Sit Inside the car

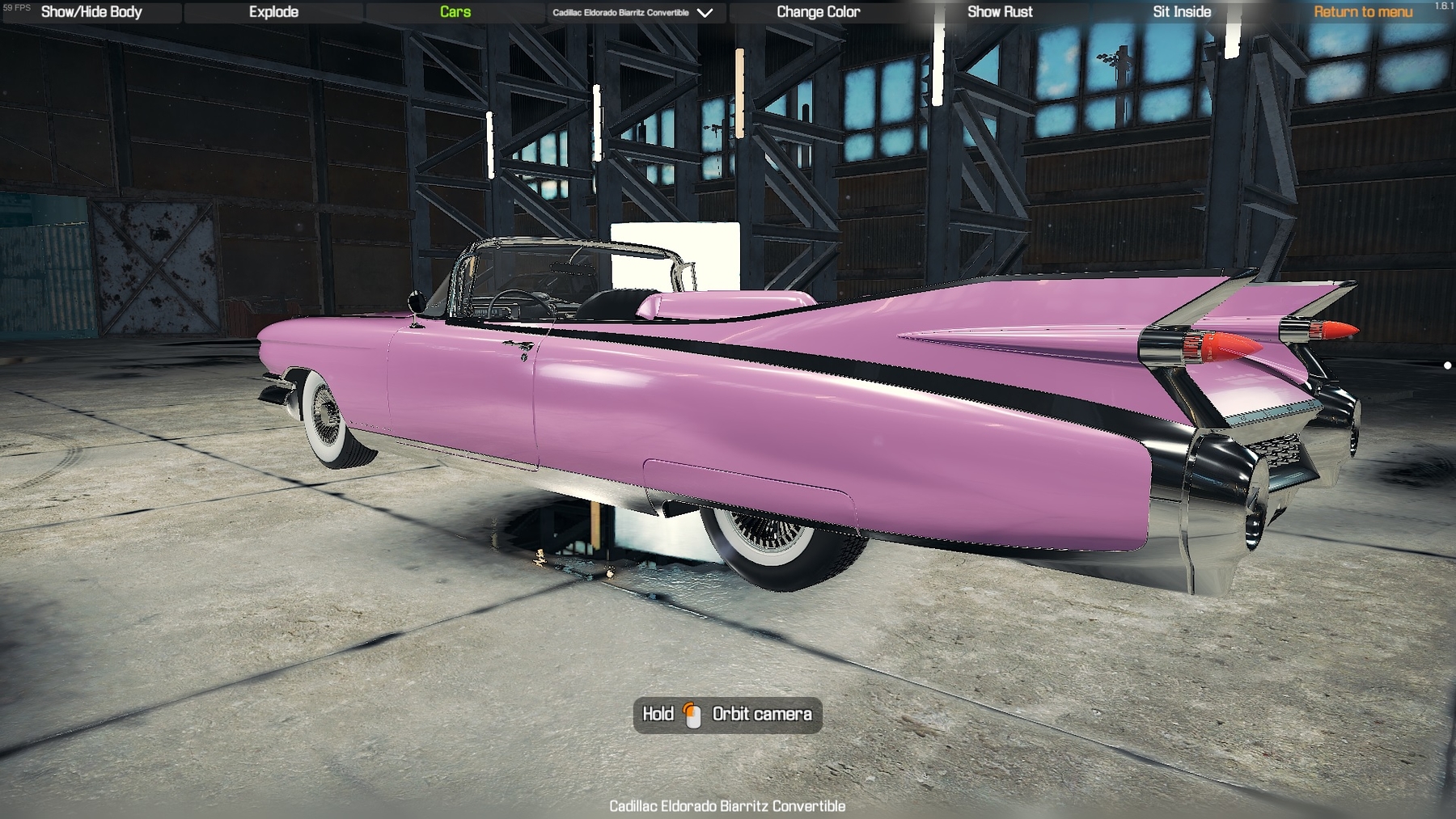(x=1182, y=12)
